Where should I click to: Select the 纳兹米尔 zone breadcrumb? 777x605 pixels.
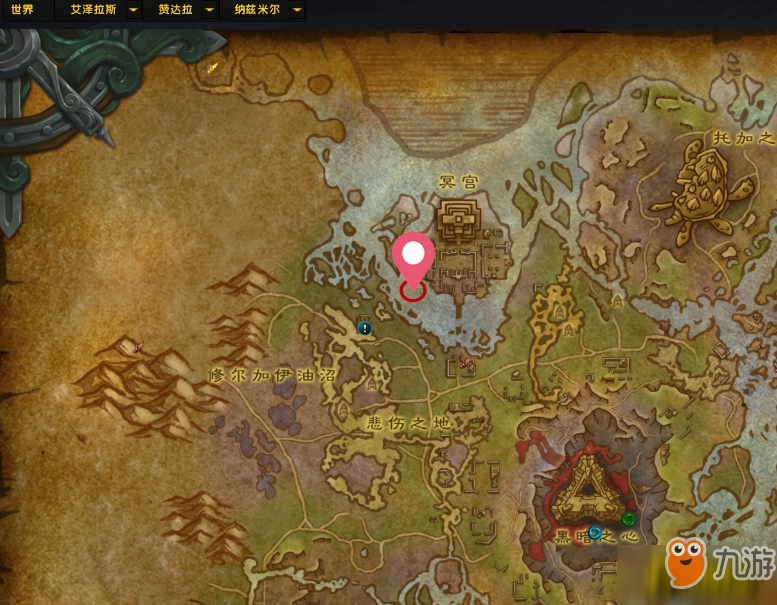point(257,10)
